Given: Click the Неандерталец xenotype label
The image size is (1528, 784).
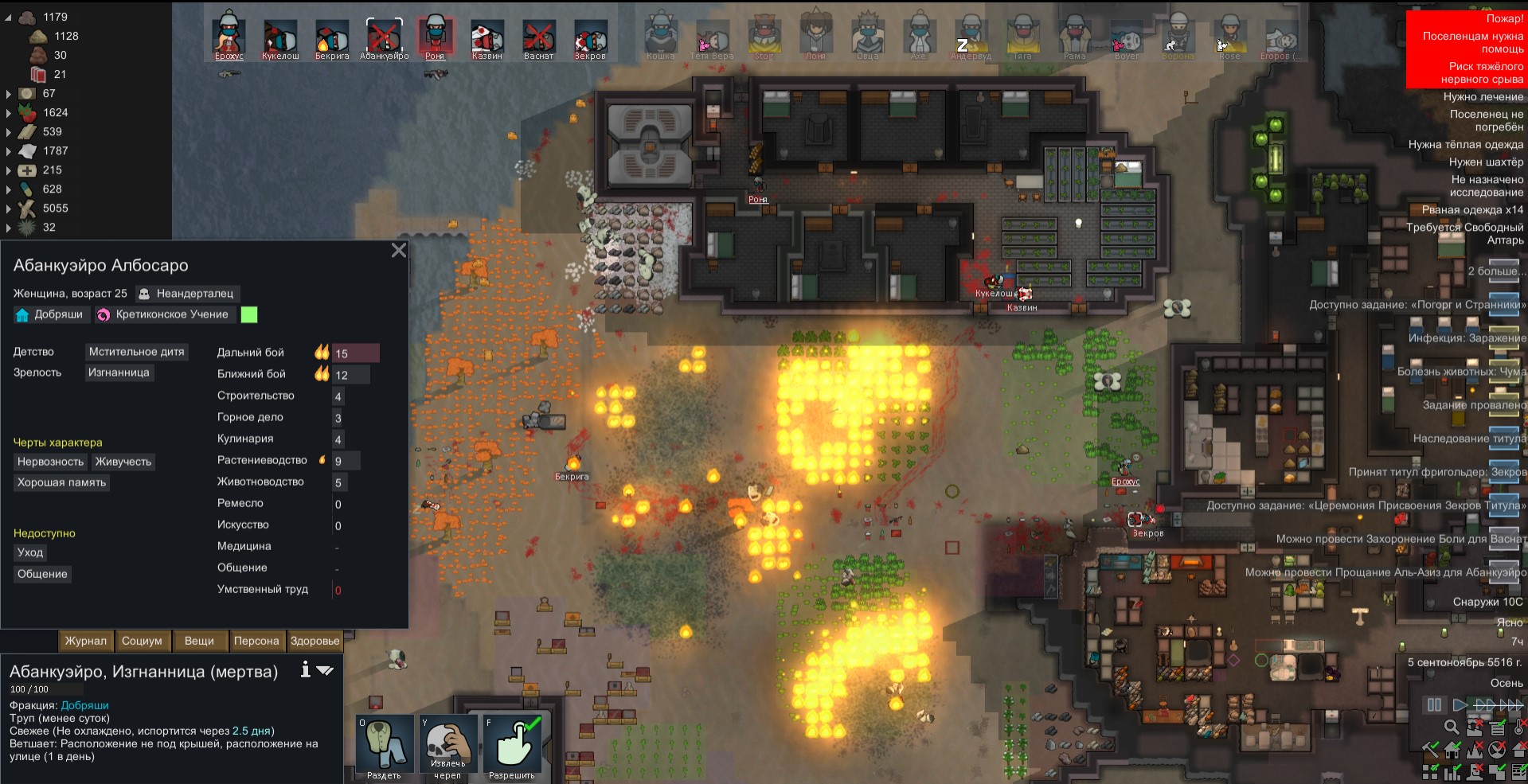Looking at the screenshot, I should click(x=187, y=294).
